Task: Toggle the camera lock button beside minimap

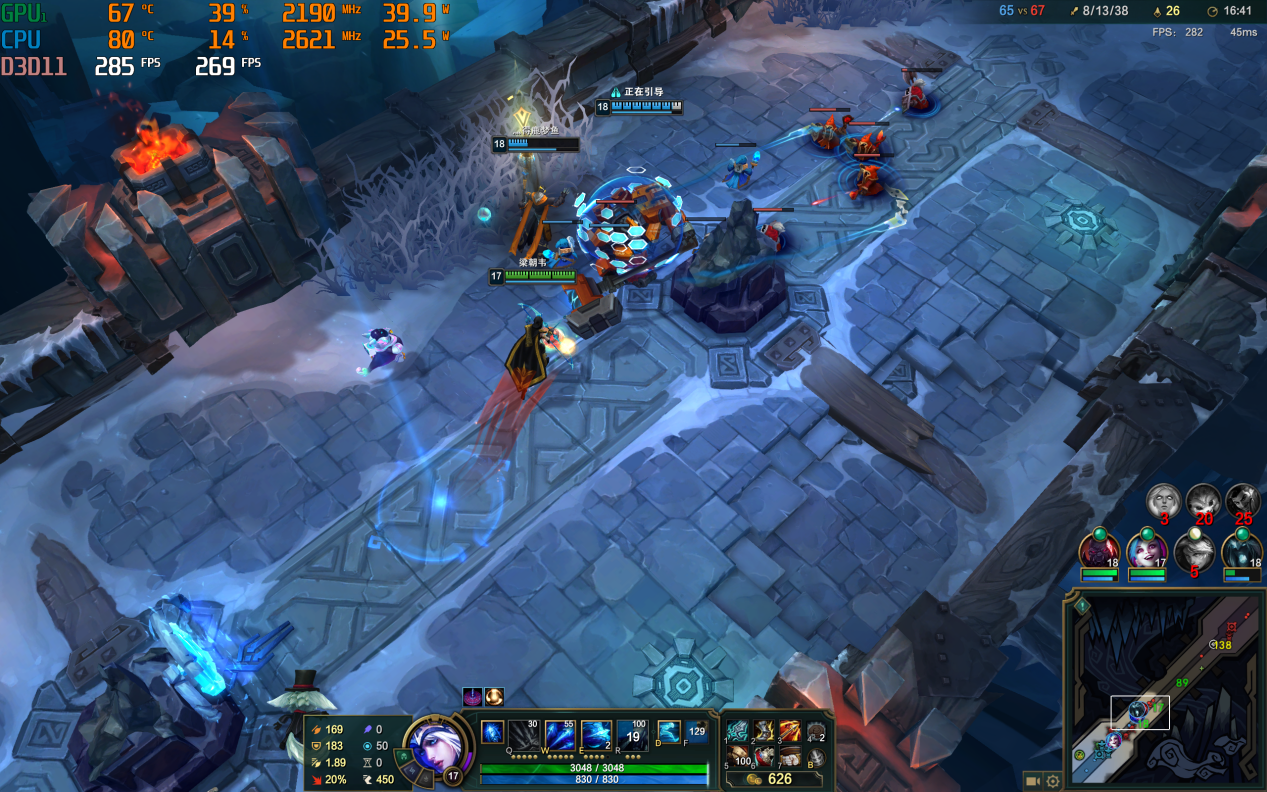Action: click(x=1032, y=780)
